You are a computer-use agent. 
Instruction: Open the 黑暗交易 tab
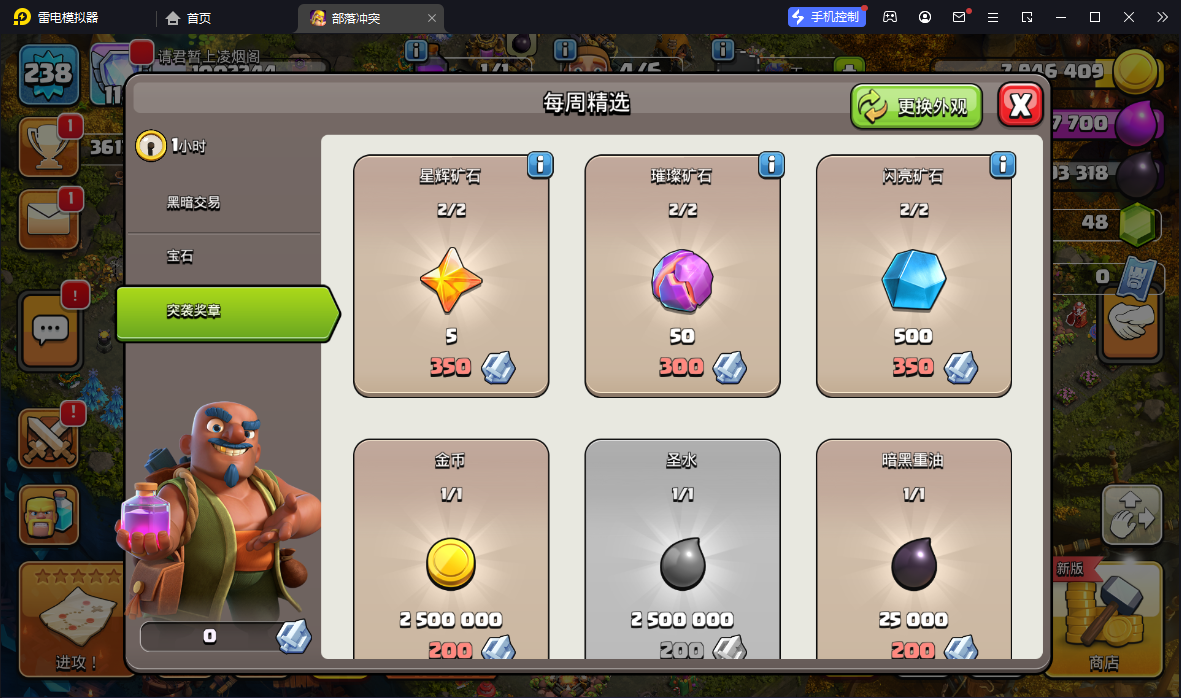click(194, 202)
